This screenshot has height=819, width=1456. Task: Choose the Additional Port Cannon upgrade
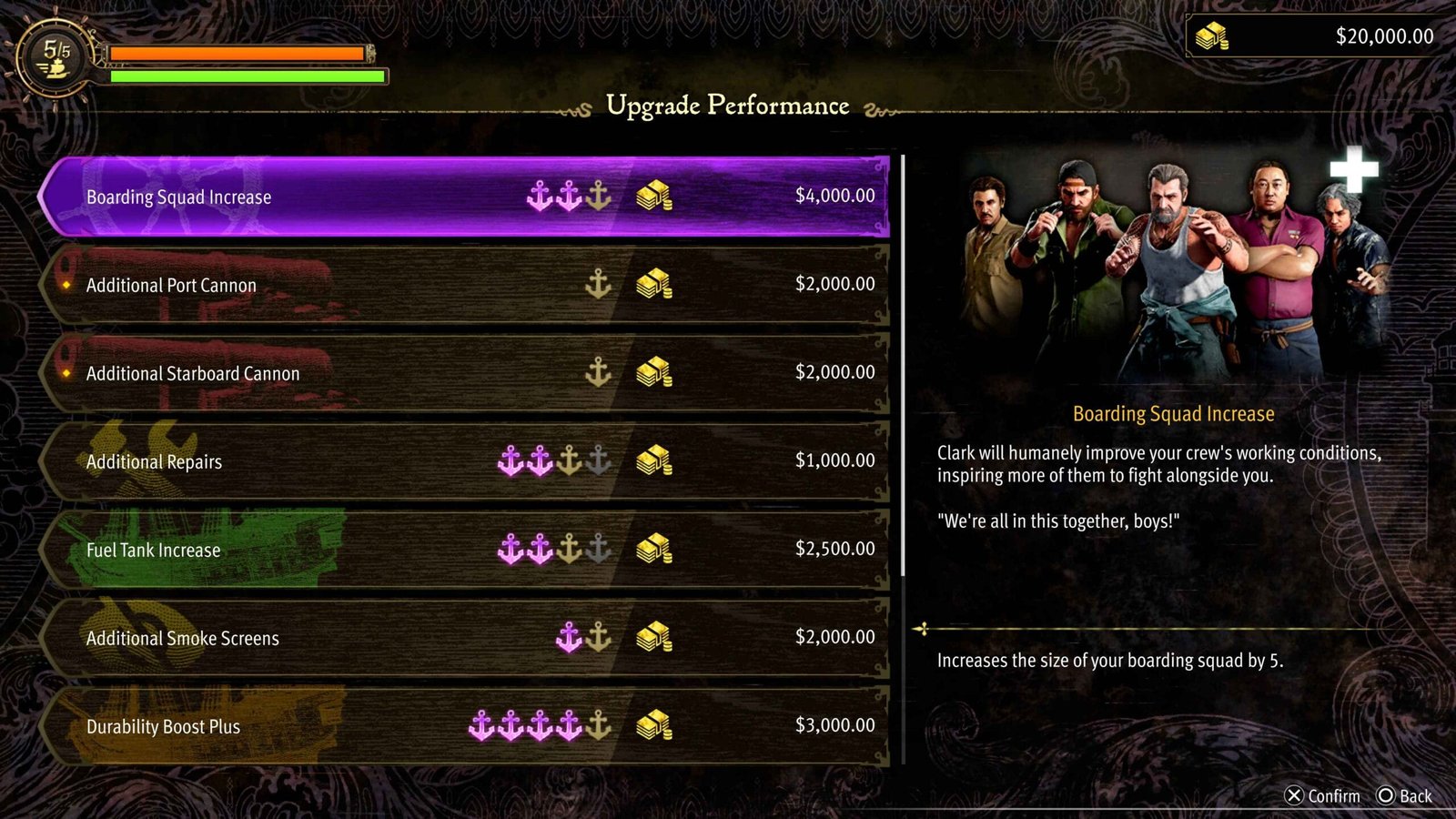click(x=464, y=285)
